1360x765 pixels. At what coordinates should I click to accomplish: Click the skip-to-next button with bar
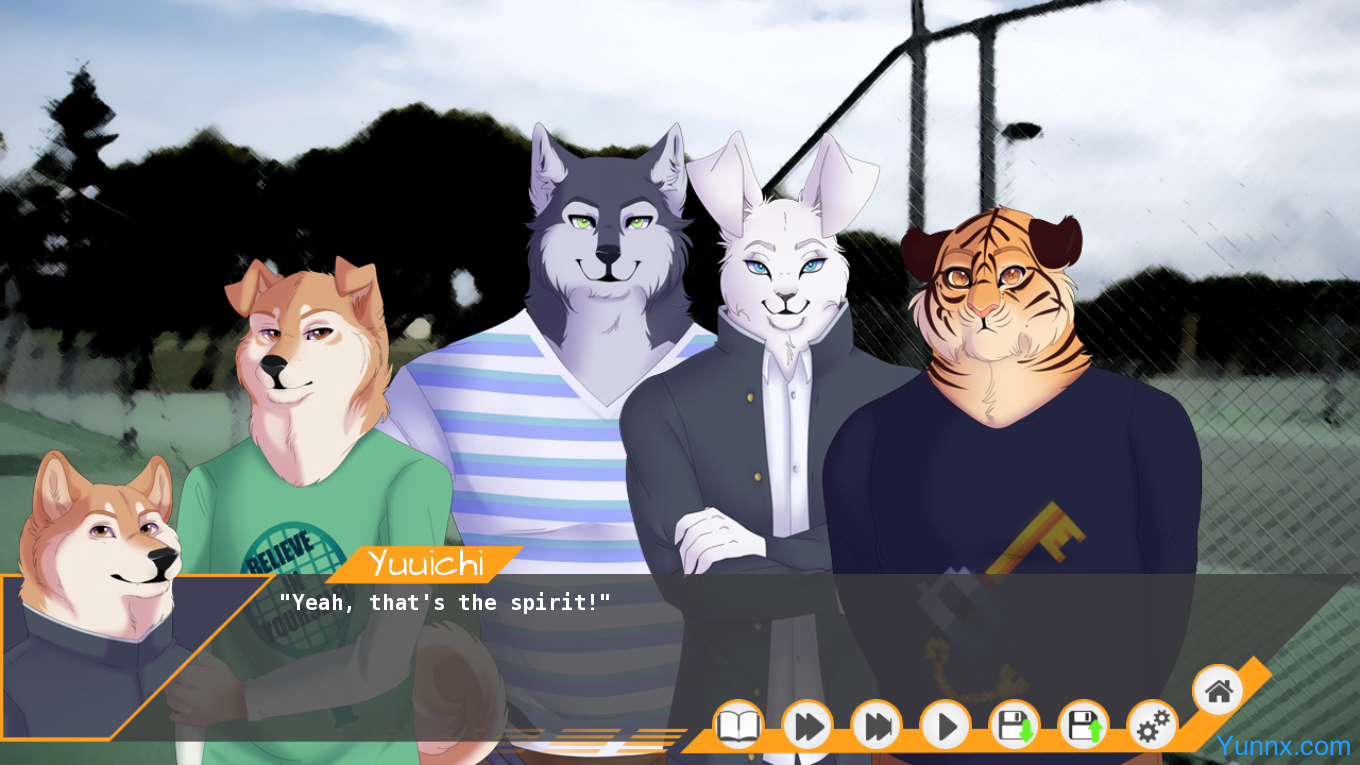(x=876, y=725)
